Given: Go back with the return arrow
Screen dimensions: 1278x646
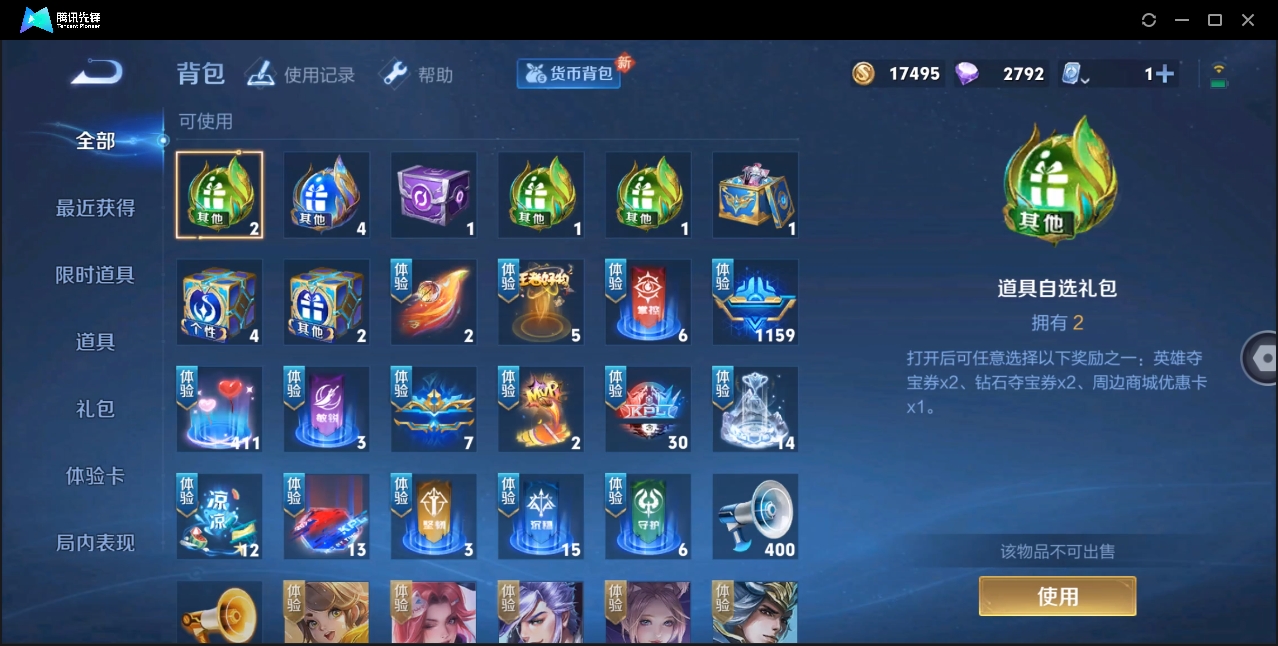Looking at the screenshot, I should pos(97,72).
